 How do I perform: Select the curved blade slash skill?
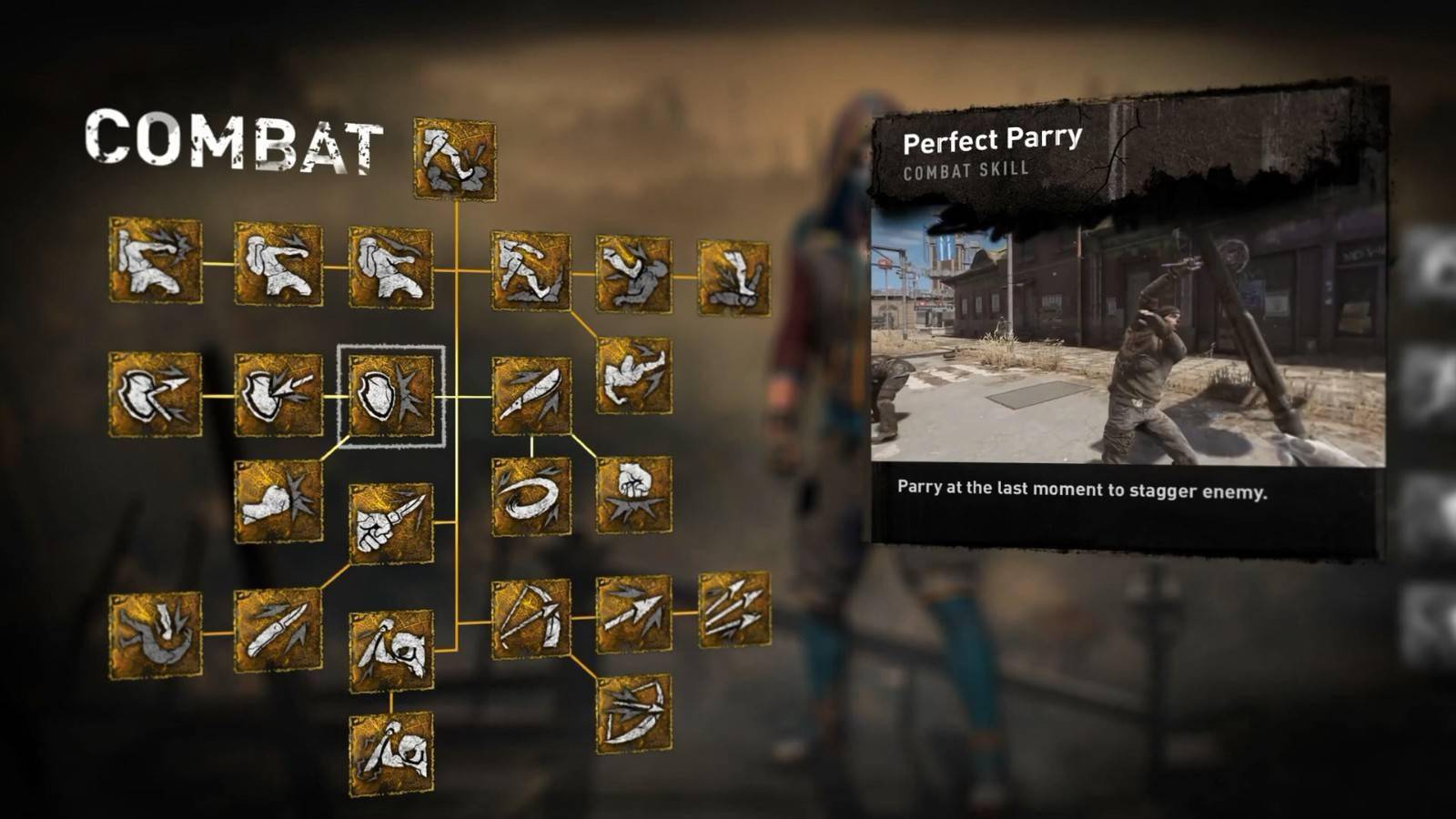[531, 396]
